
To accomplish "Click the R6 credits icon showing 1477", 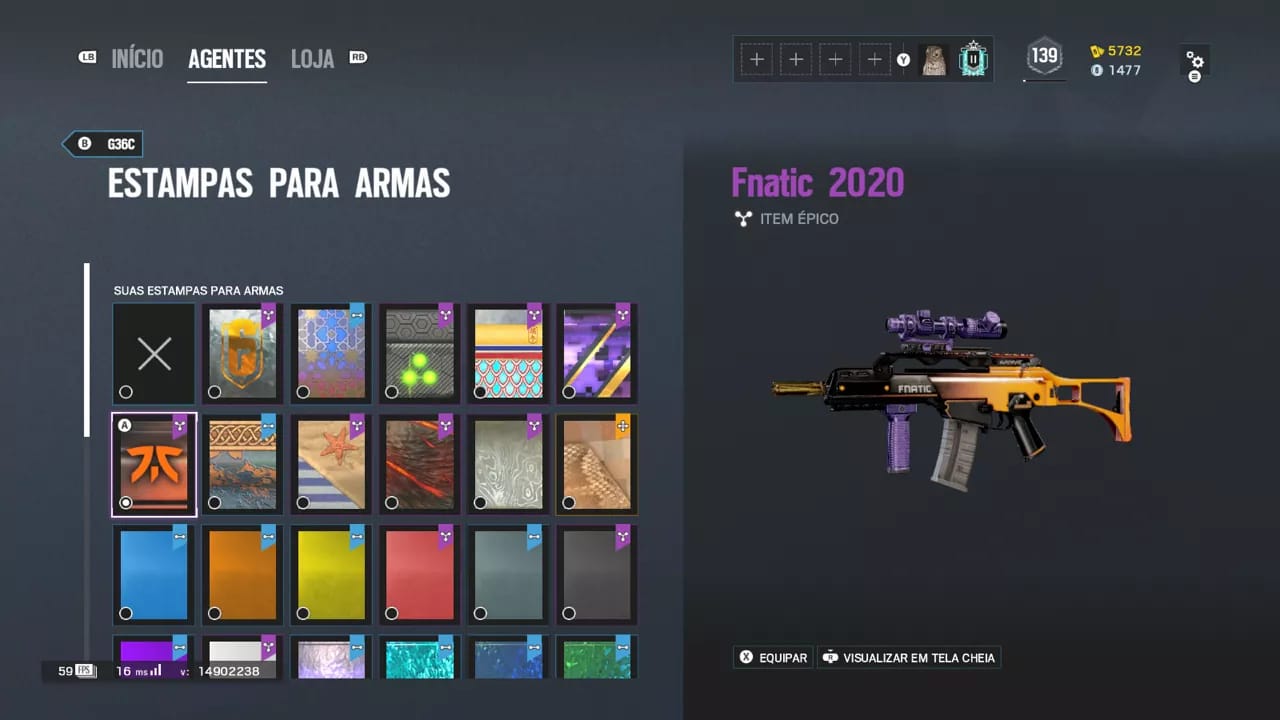I will pos(1098,70).
